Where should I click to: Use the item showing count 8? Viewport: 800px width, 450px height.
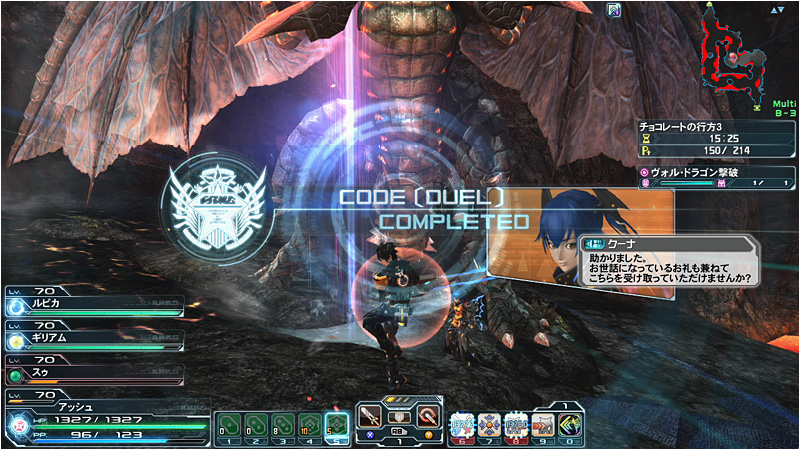(282, 425)
